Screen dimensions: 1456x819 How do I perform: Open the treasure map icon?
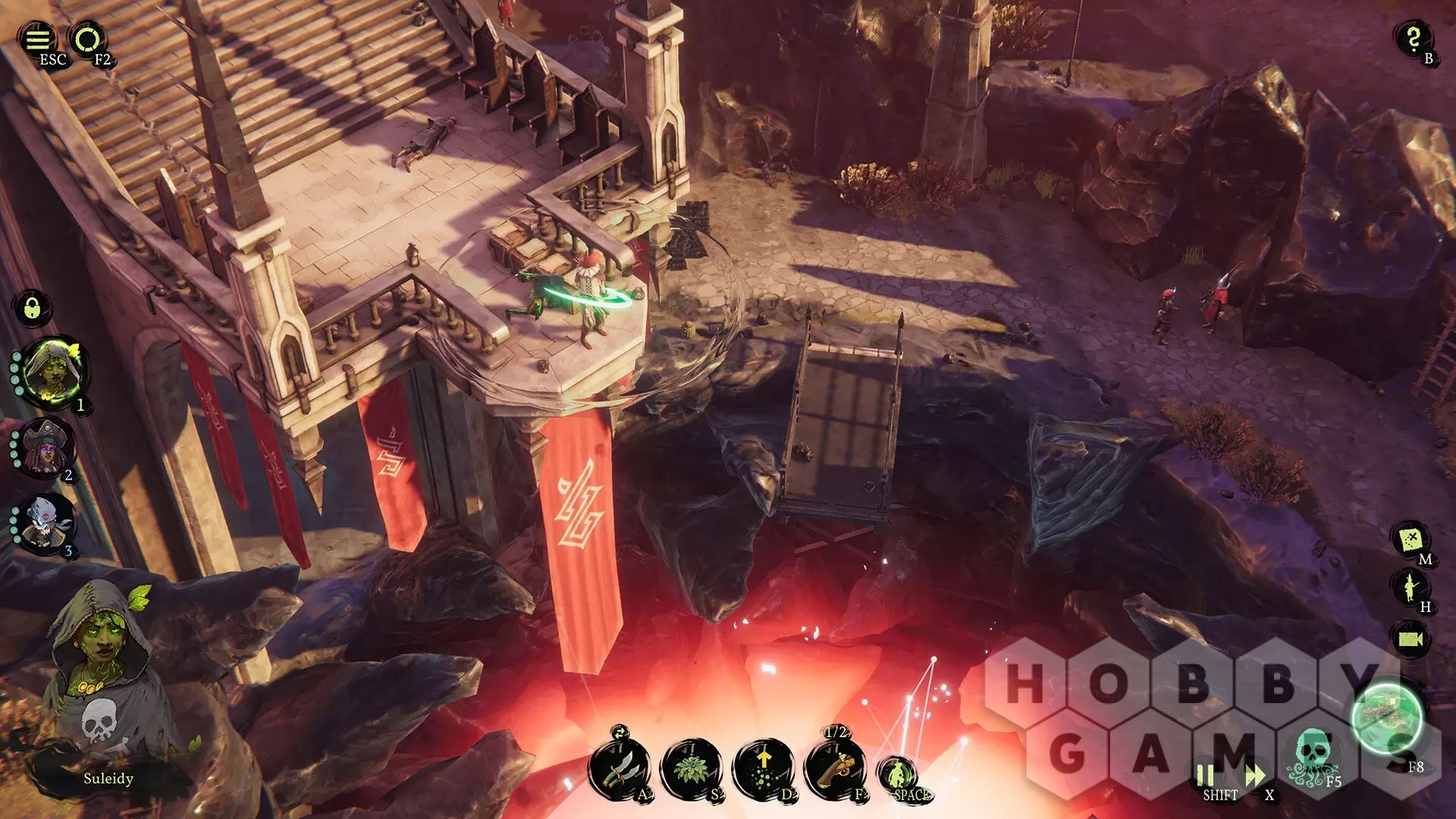(1411, 539)
